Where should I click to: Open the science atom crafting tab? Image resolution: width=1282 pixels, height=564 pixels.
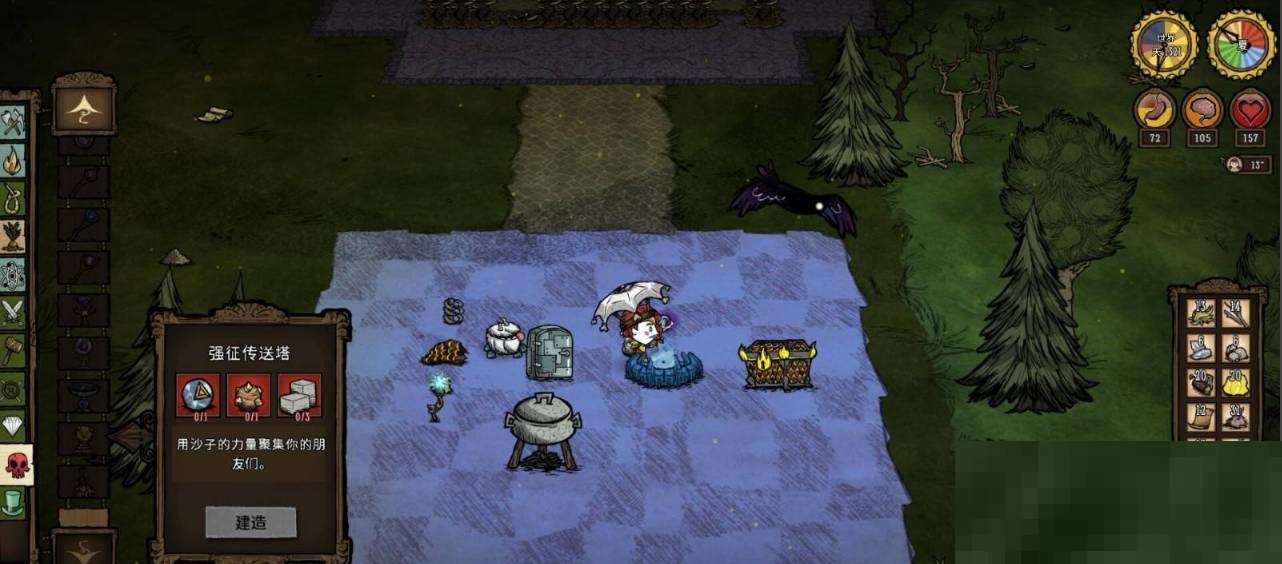click(12, 274)
